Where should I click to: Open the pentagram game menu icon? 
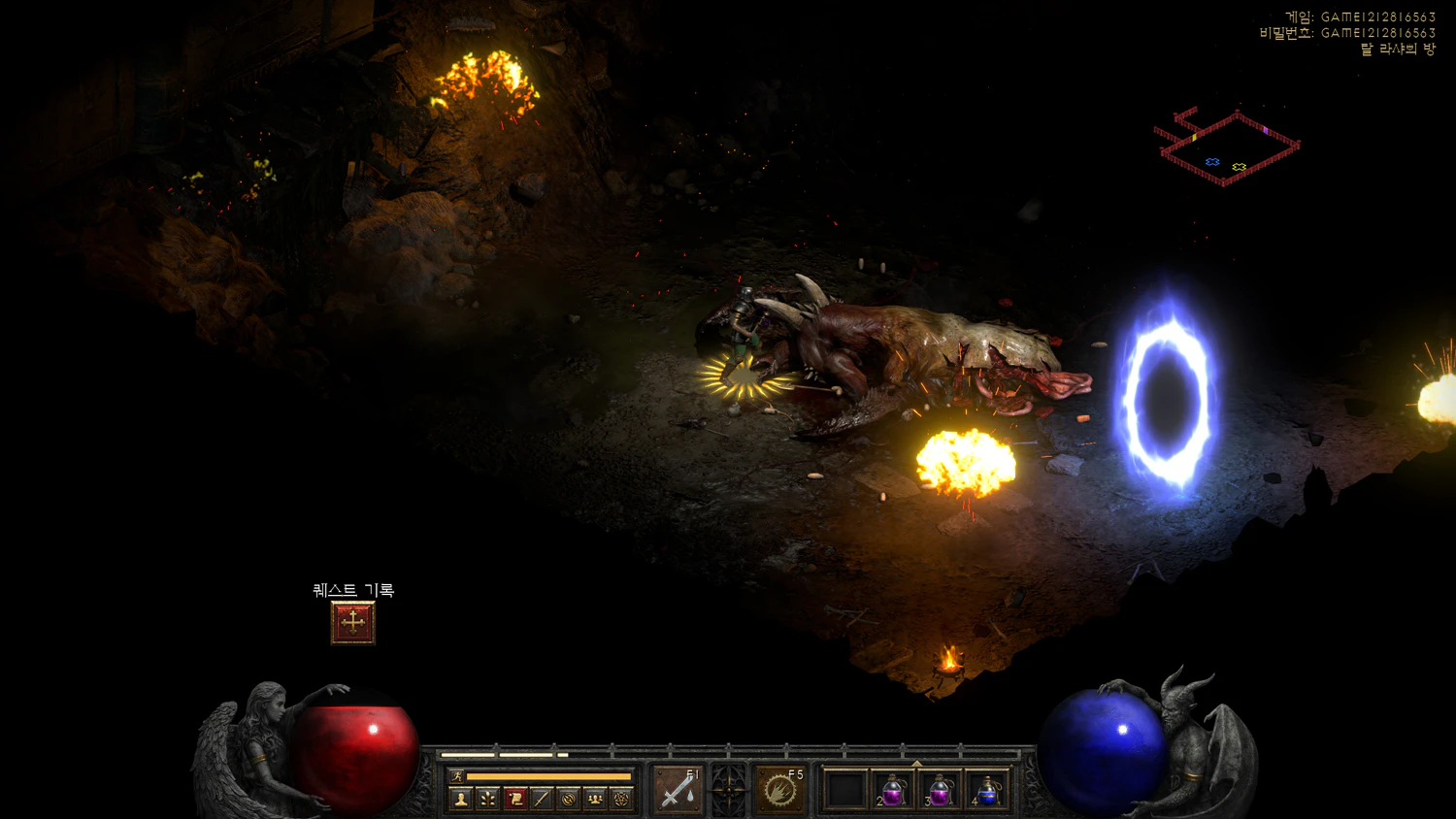point(621,799)
